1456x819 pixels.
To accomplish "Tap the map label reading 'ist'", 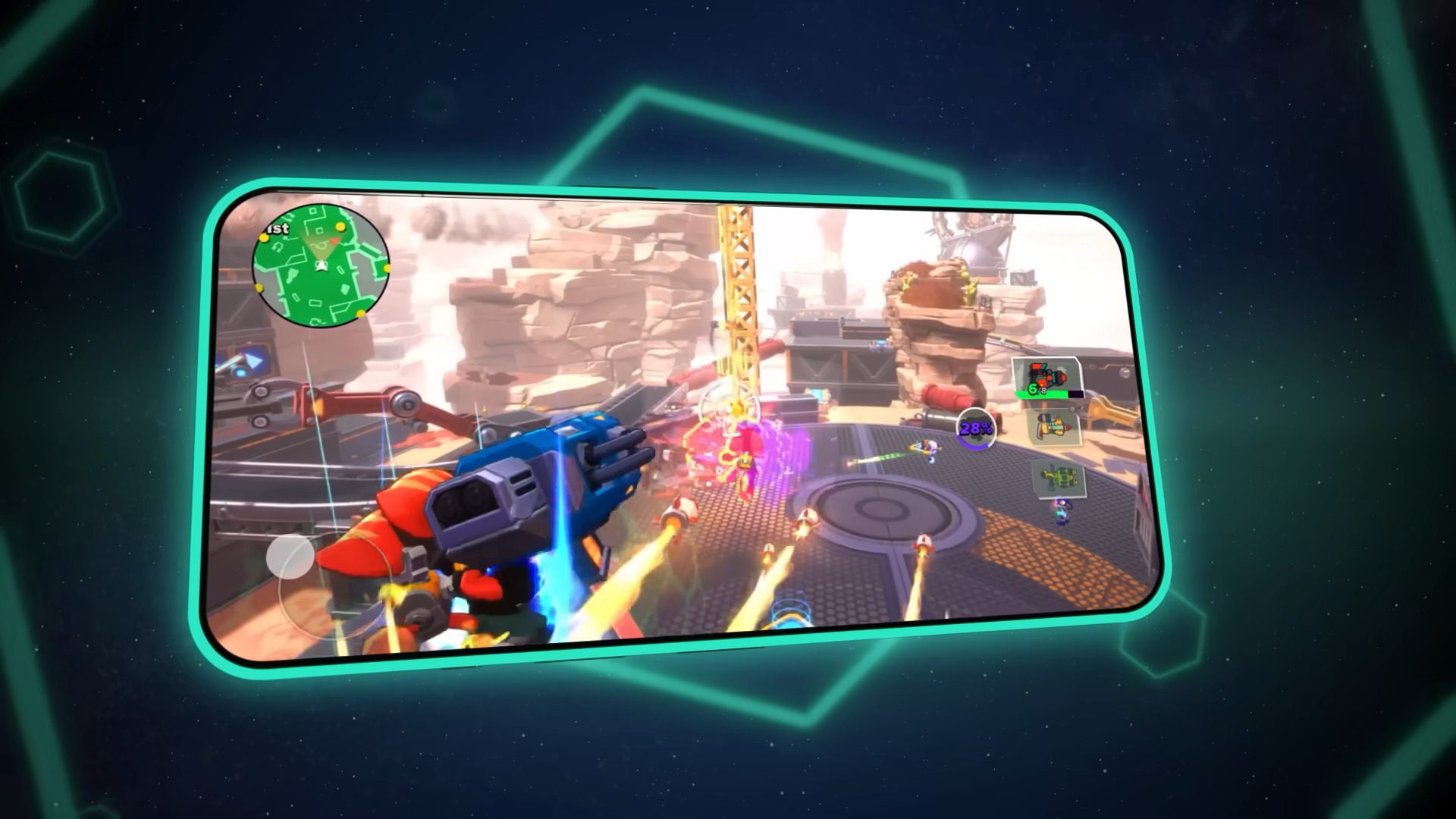I will tap(277, 229).
